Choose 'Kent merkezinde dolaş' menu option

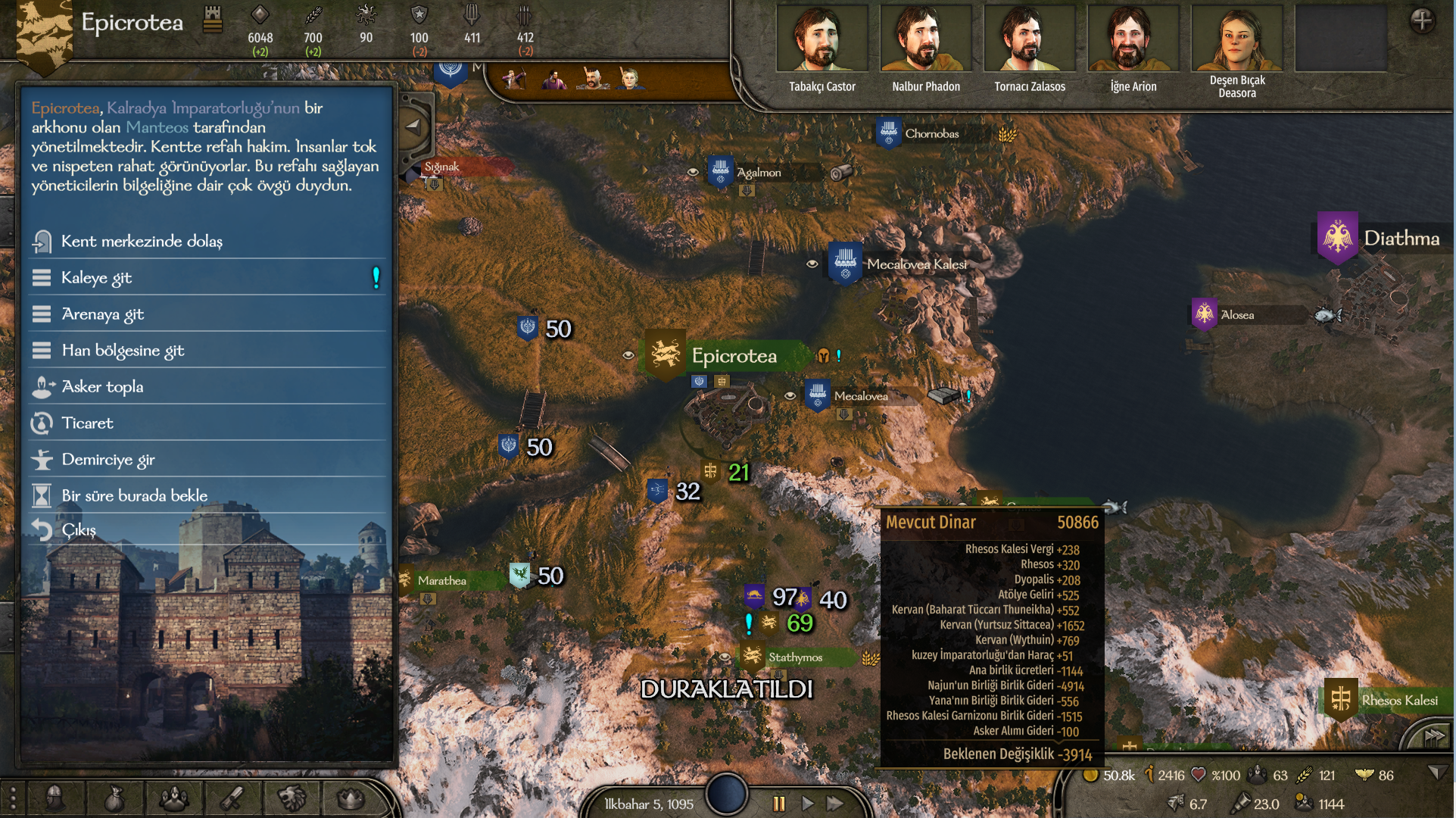click(x=142, y=242)
